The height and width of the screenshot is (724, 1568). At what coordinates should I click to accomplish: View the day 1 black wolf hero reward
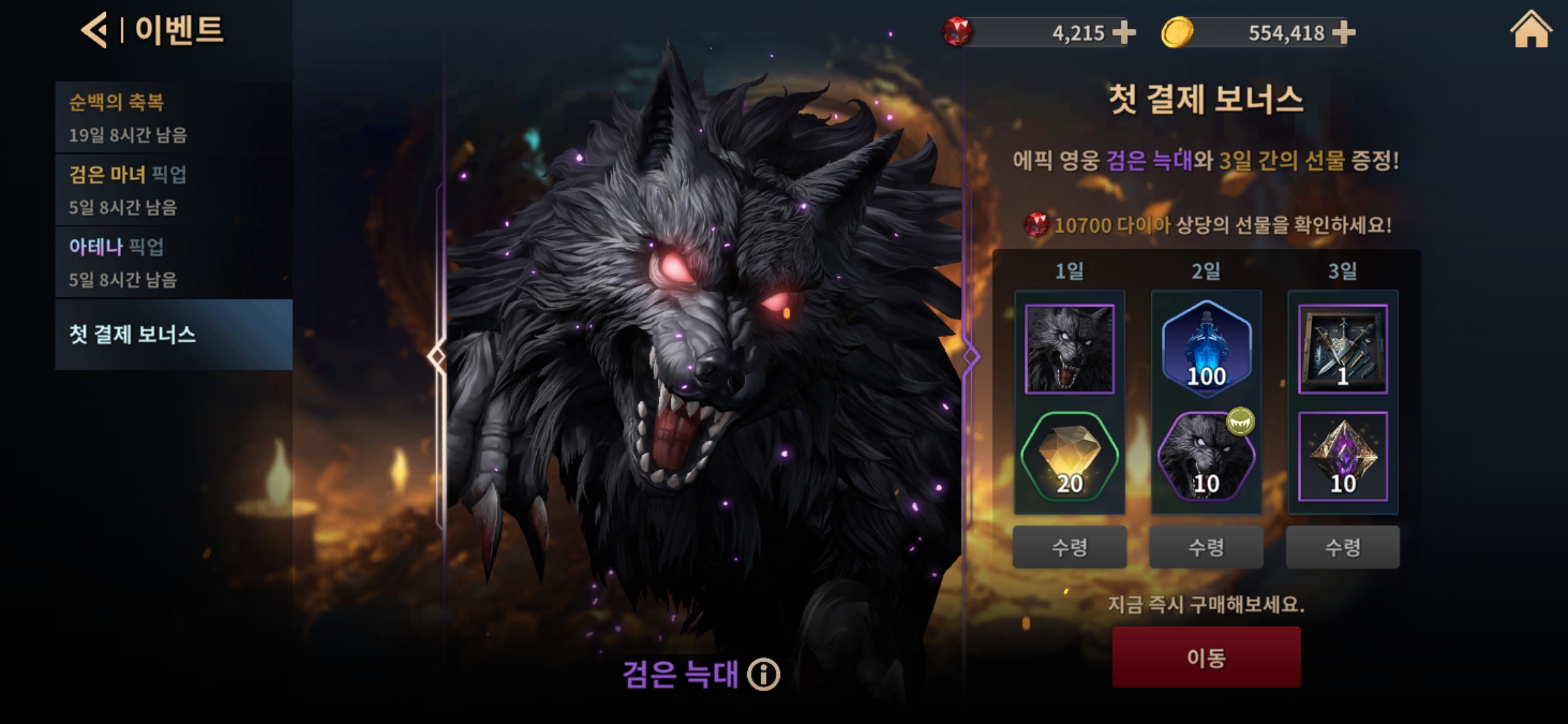[1069, 349]
